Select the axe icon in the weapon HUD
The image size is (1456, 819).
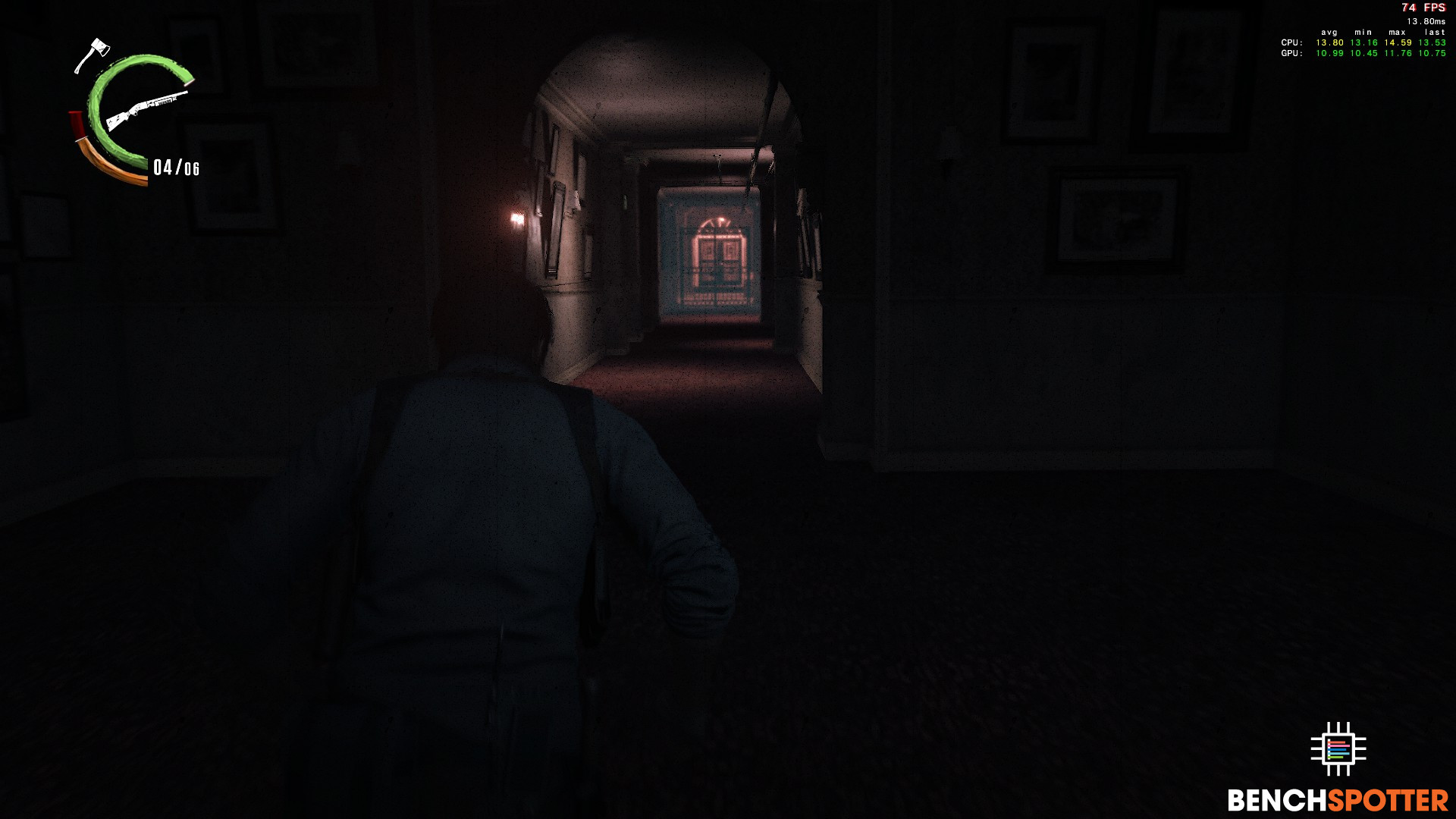97,49
